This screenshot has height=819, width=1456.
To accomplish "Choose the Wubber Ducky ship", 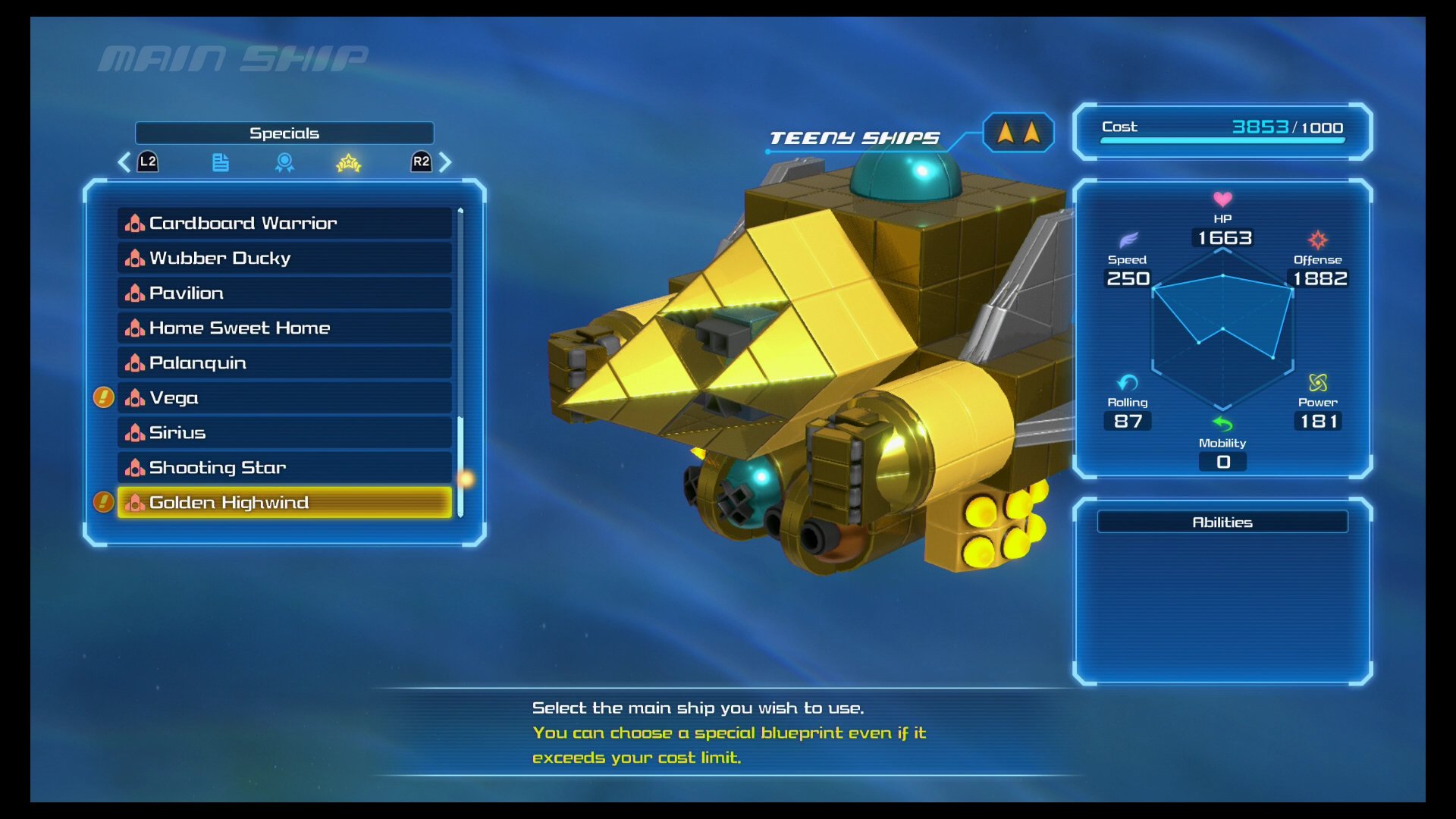I will [284, 258].
